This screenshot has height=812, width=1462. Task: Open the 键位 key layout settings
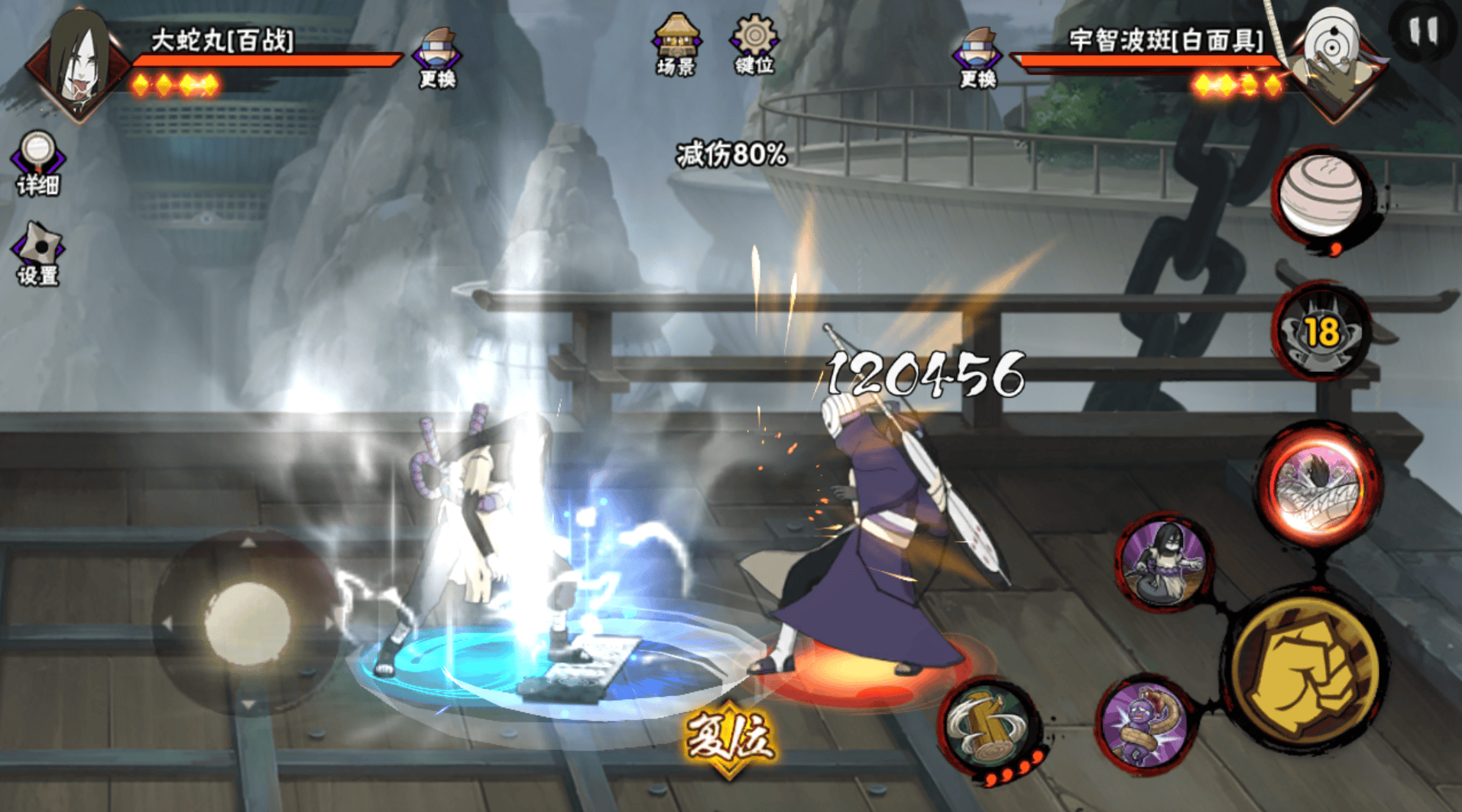click(x=754, y=44)
